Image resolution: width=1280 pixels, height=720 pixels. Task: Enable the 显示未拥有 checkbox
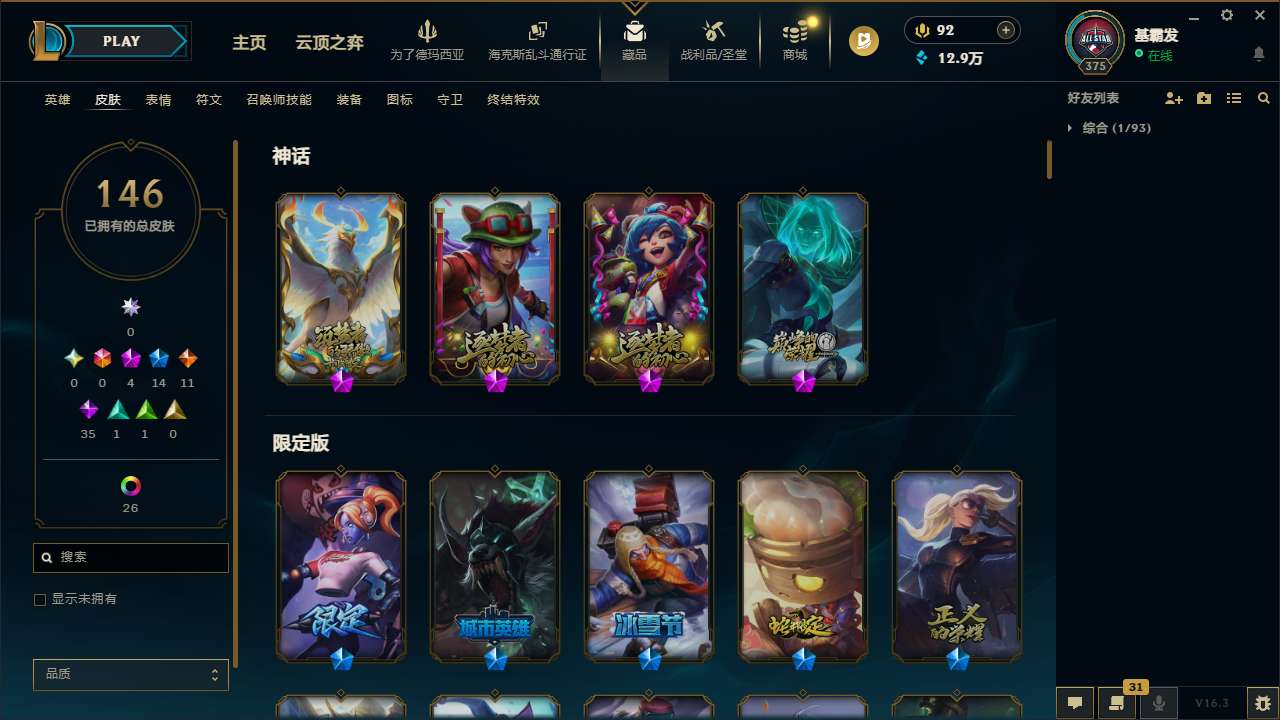[40, 599]
